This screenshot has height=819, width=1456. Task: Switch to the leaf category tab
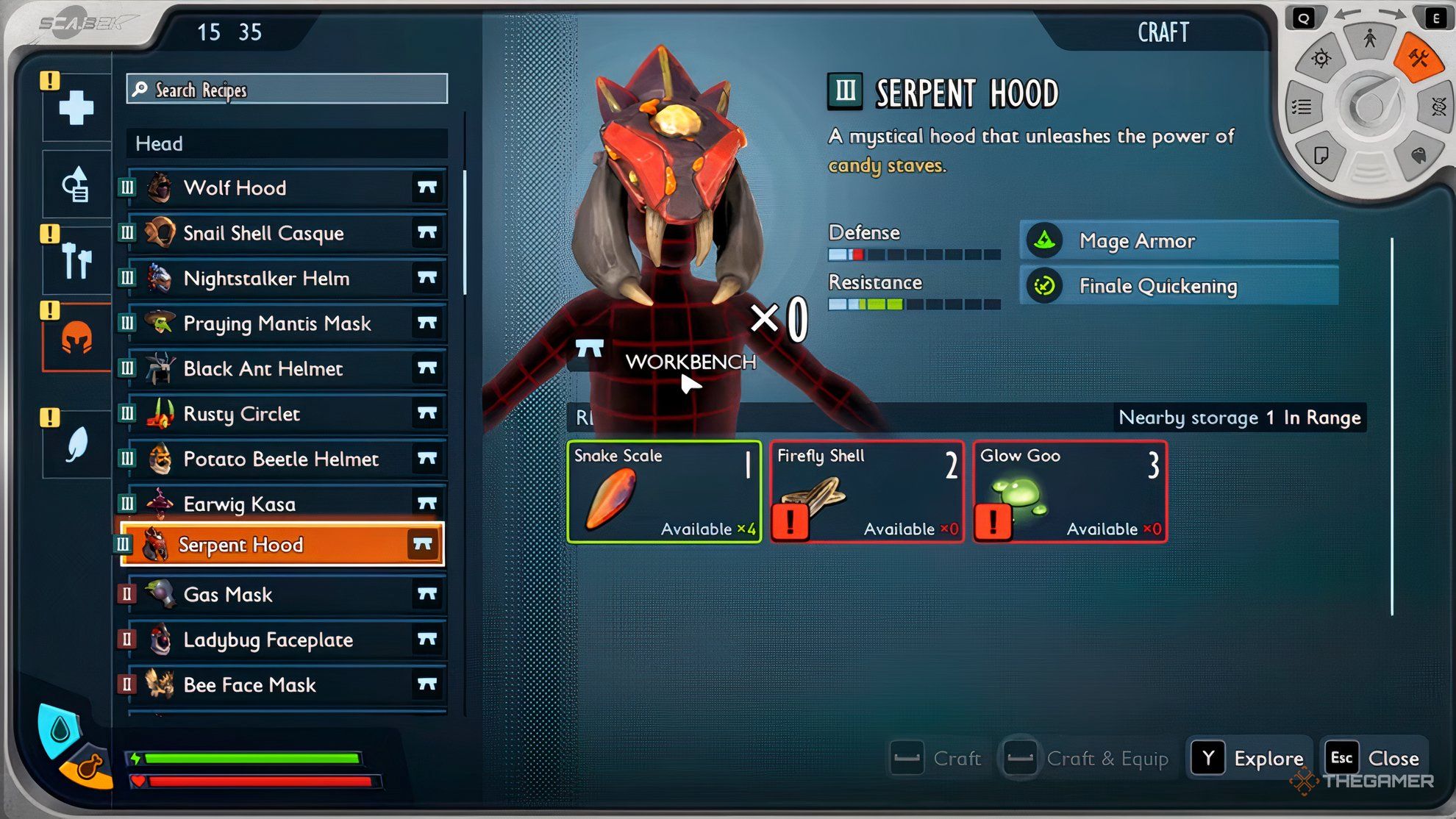[76, 444]
